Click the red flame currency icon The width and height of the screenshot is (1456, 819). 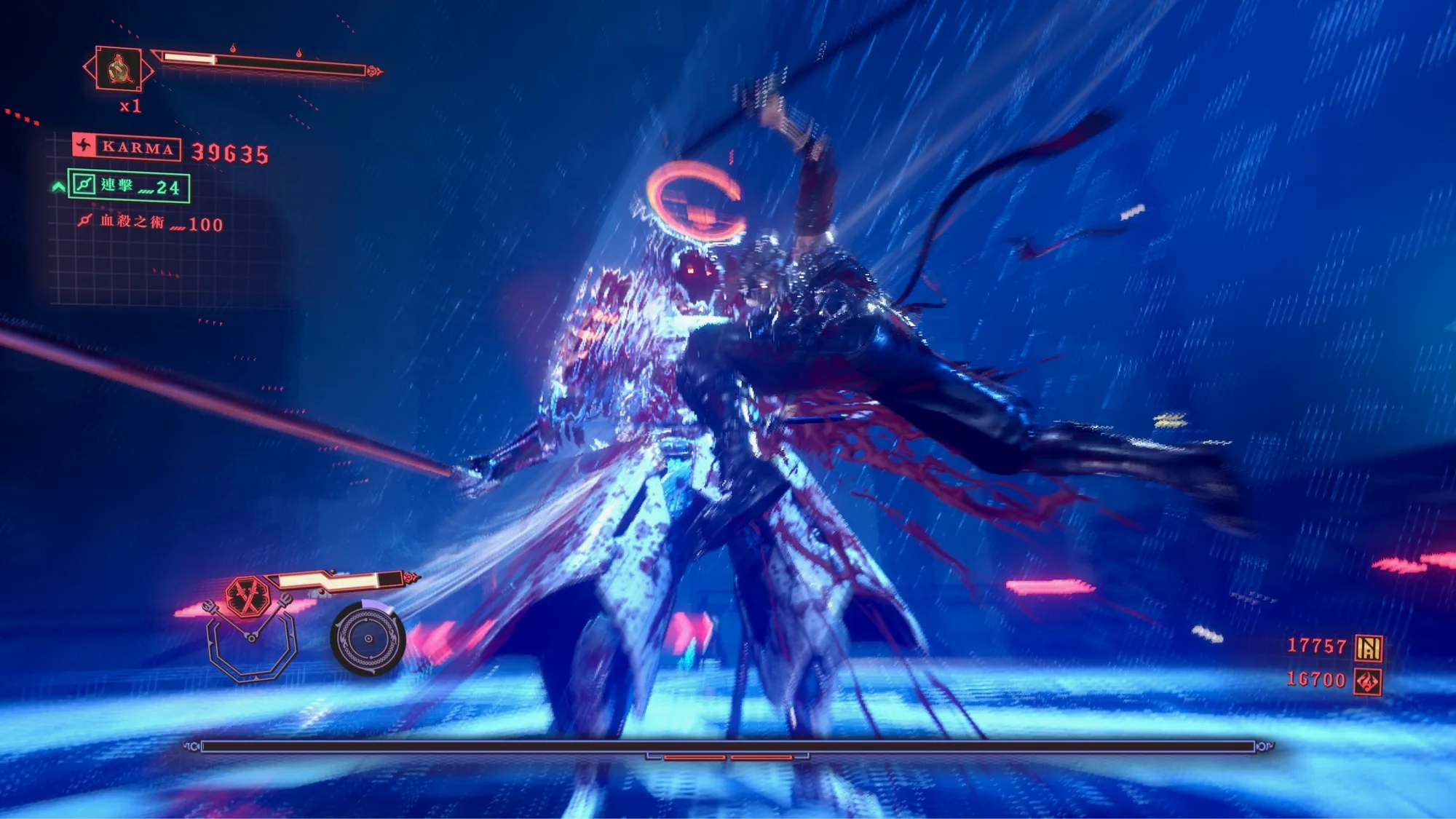(x=1367, y=681)
